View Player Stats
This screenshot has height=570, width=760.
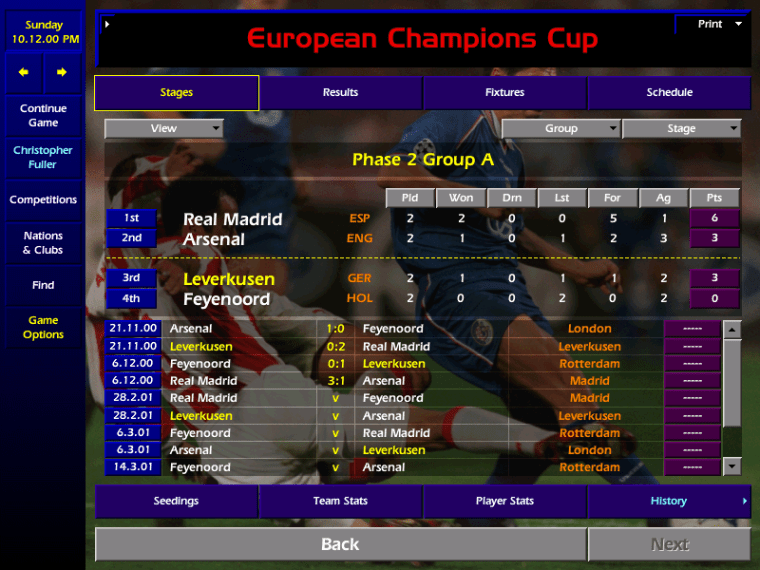[x=505, y=501]
